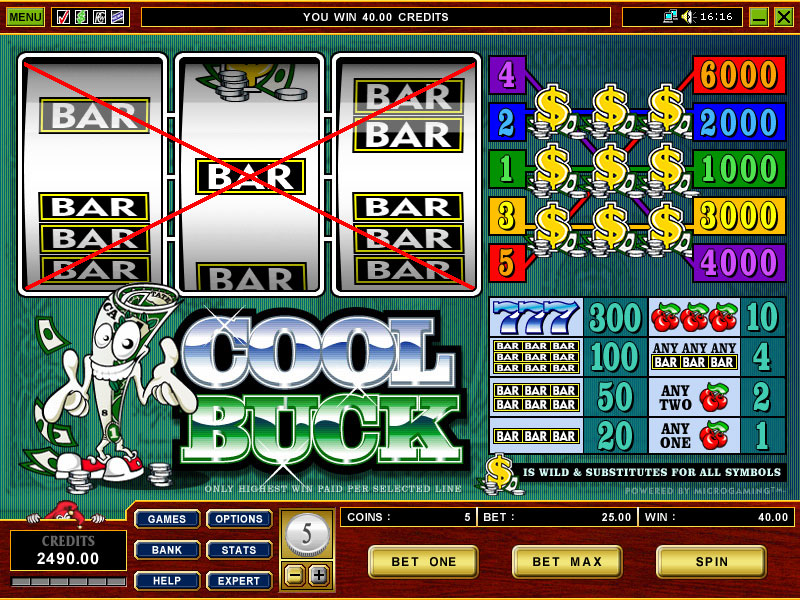The height and width of the screenshot is (600, 800).
Task: Open the HELP page
Action: (x=167, y=581)
